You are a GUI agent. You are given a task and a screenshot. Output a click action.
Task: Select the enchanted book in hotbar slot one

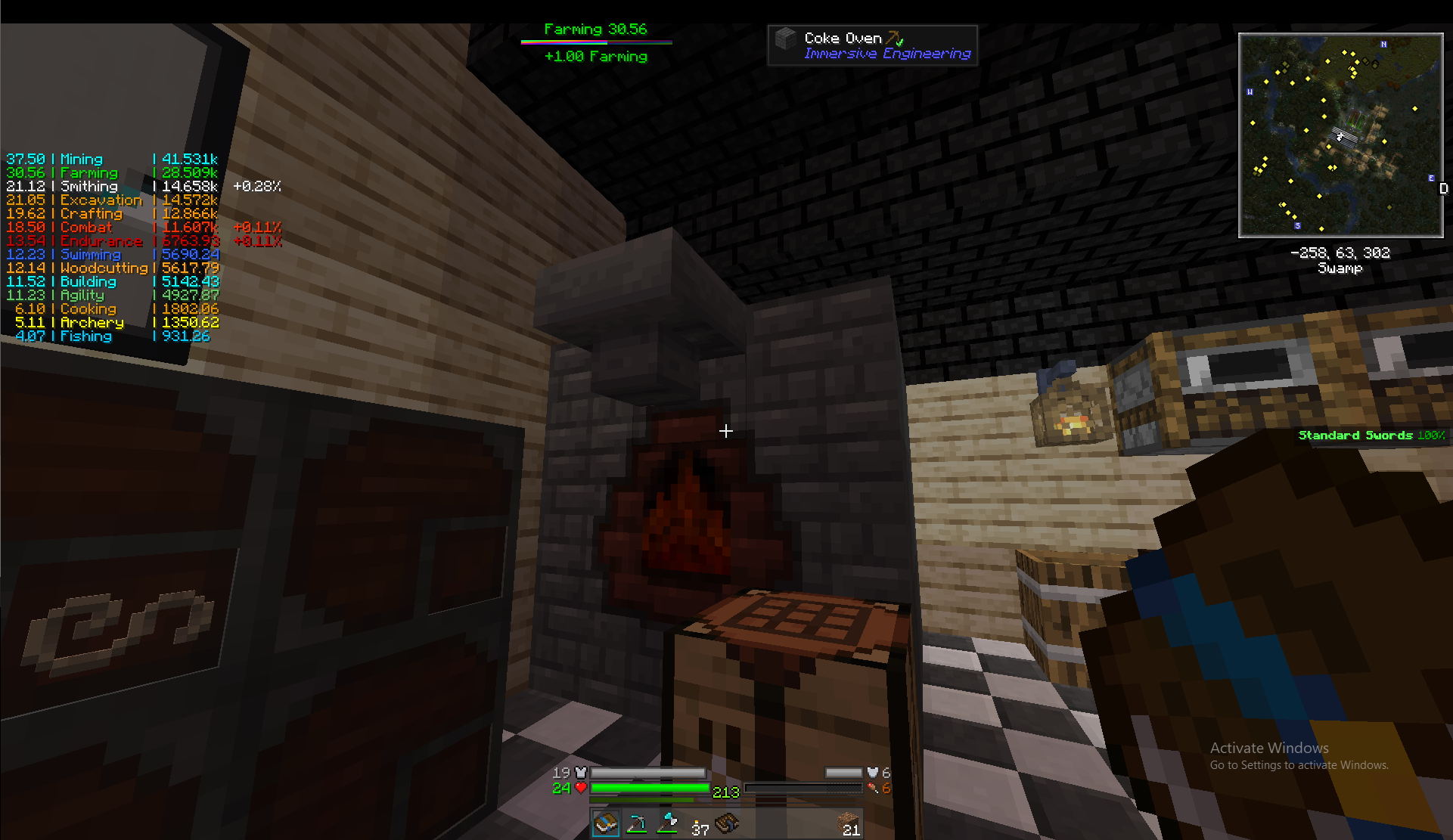[x=606, y=824]
